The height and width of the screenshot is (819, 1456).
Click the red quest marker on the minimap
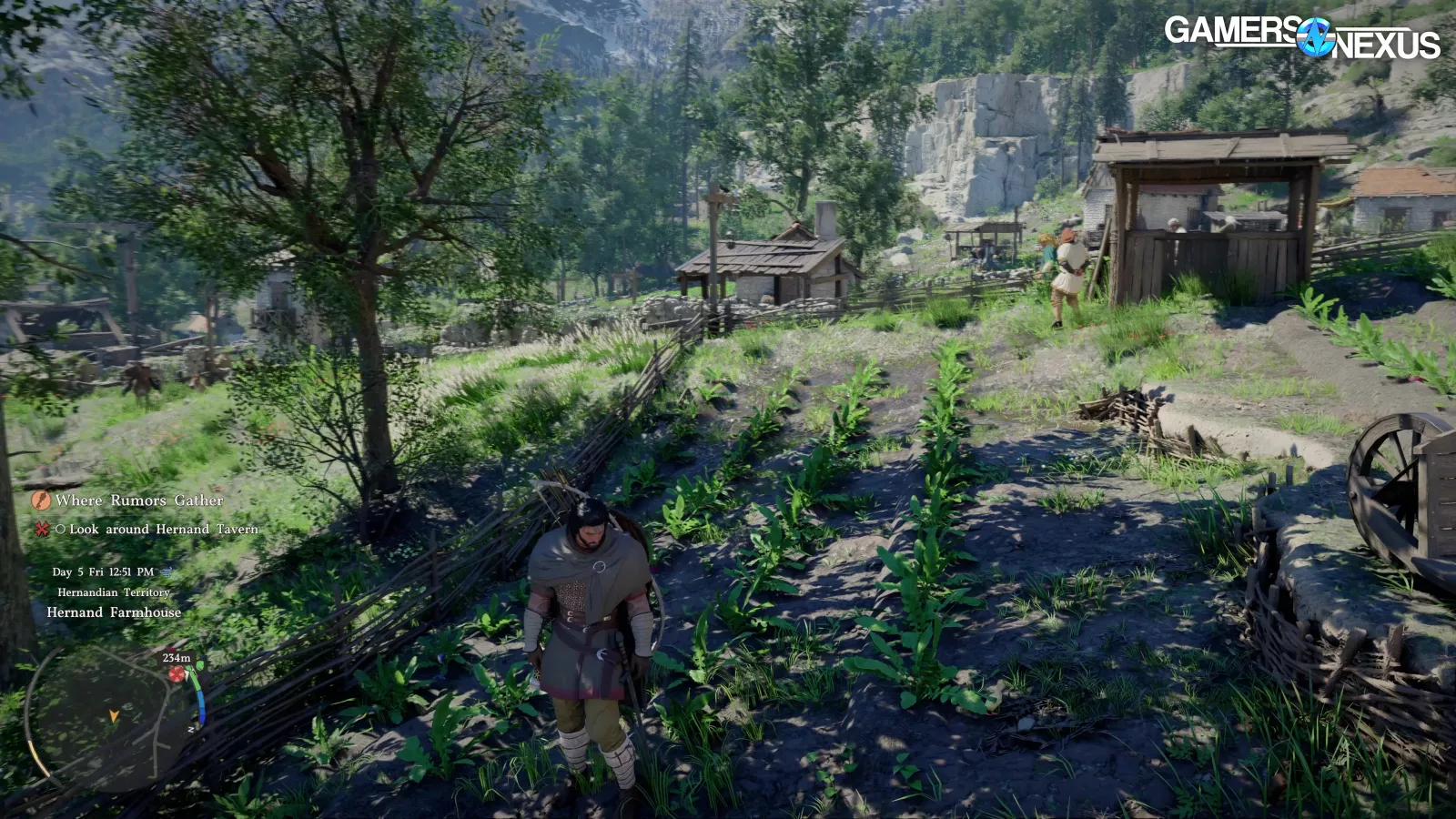tap(177, 673)
